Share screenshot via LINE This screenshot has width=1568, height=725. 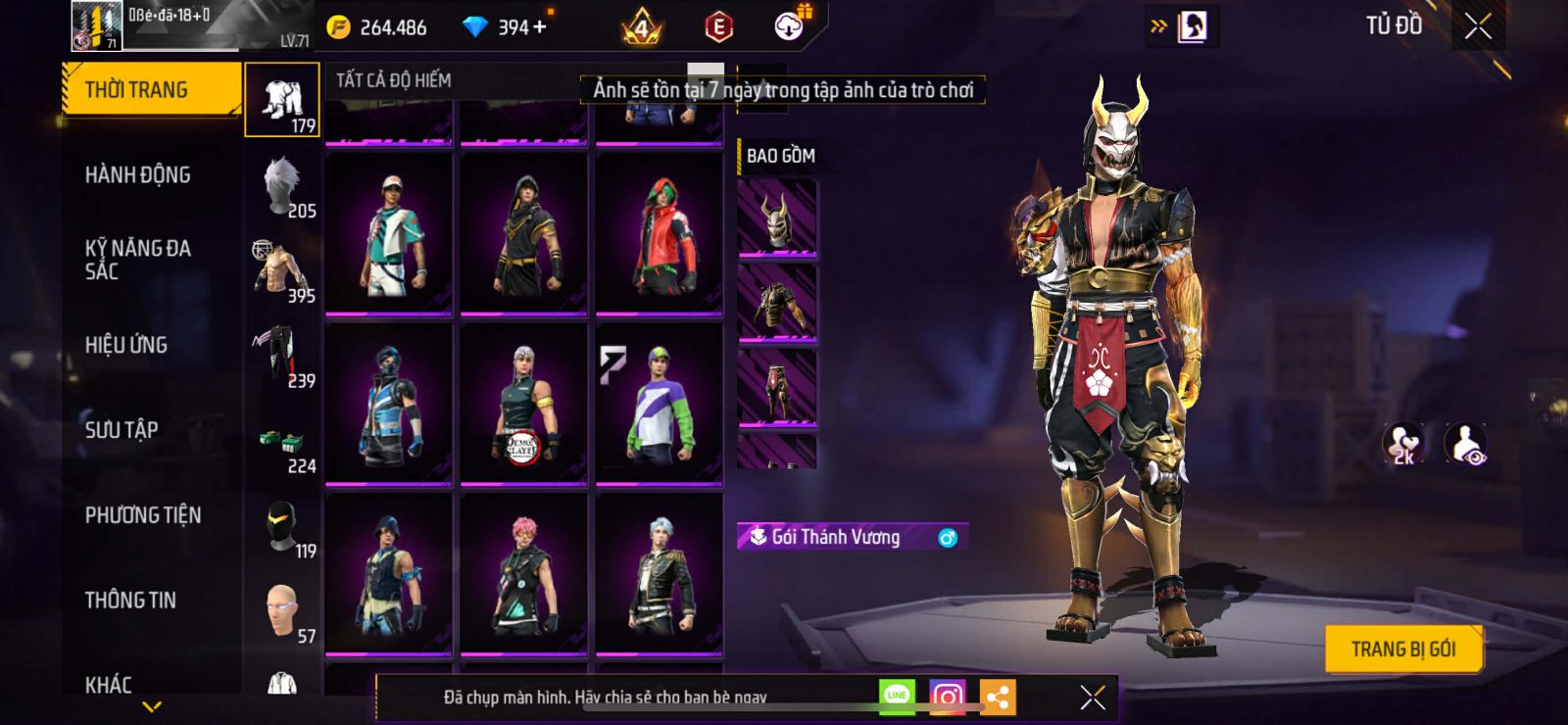(x=897, y=697)
